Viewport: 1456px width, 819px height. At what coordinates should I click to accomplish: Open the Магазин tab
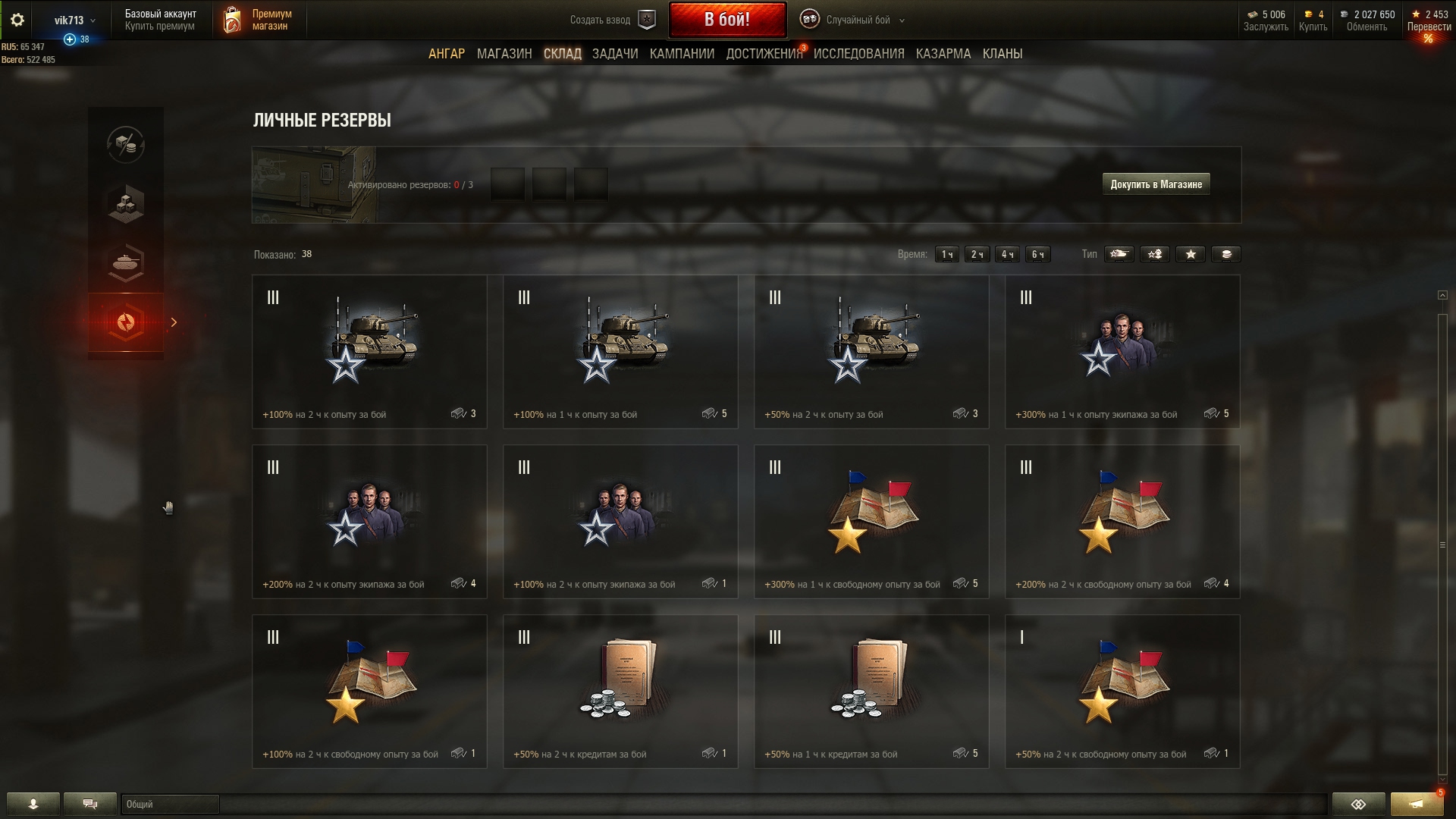click(x=504, y=54)
